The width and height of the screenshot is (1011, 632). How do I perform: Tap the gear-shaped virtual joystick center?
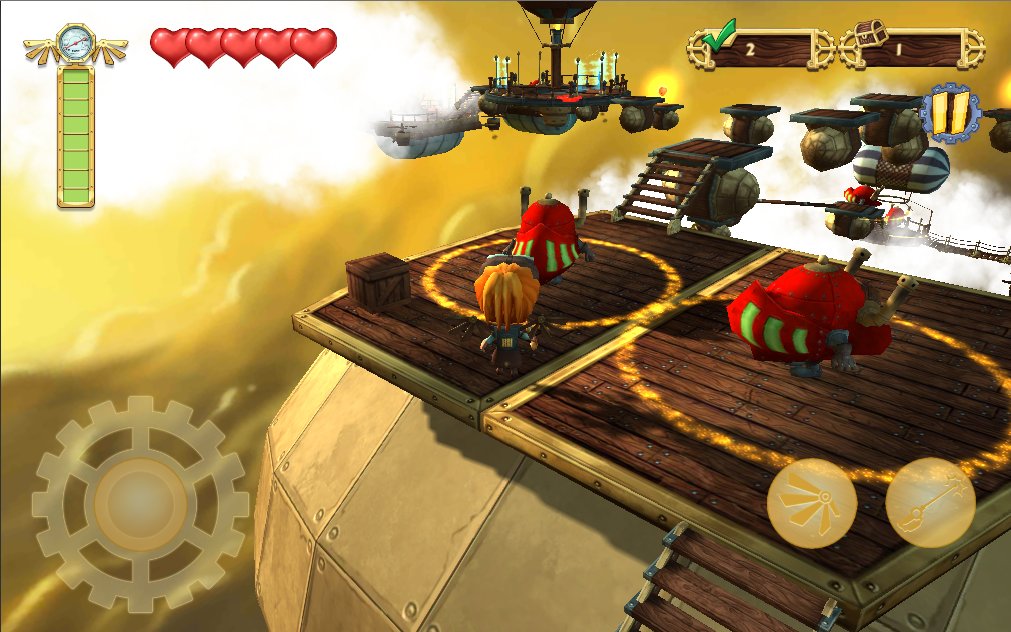(140, 503)
